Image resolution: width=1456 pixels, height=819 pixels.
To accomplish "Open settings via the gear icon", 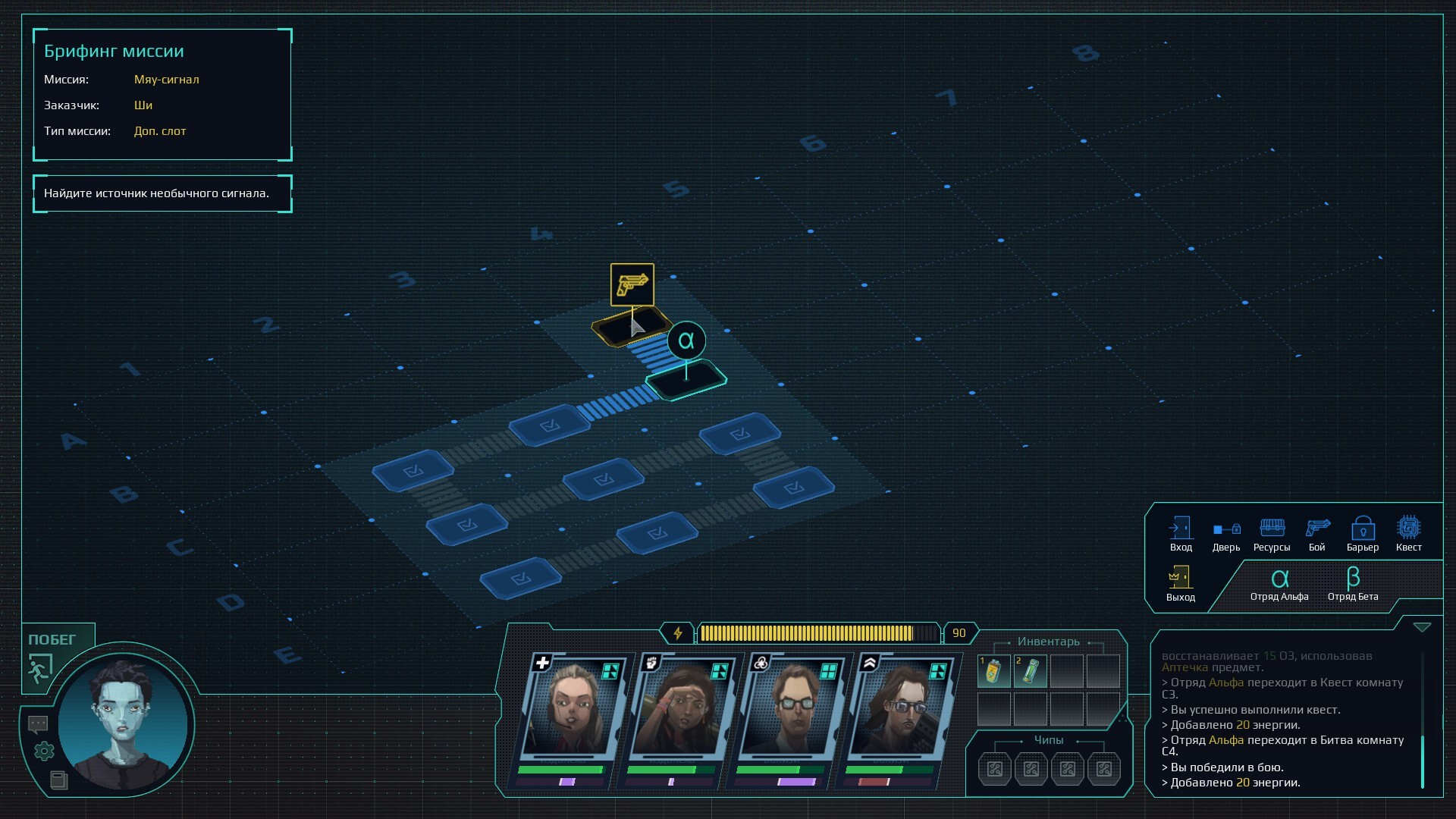I will click(44, 752).
